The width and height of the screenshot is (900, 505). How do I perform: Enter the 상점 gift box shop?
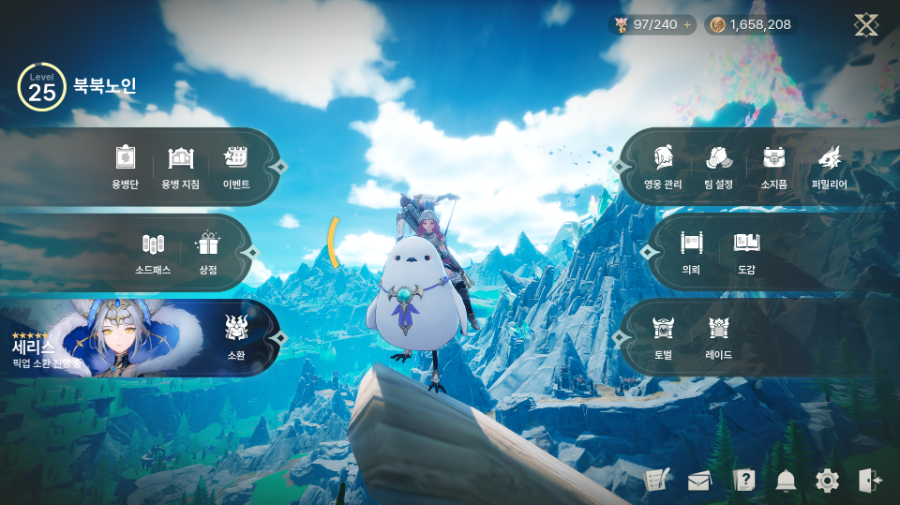208,250
